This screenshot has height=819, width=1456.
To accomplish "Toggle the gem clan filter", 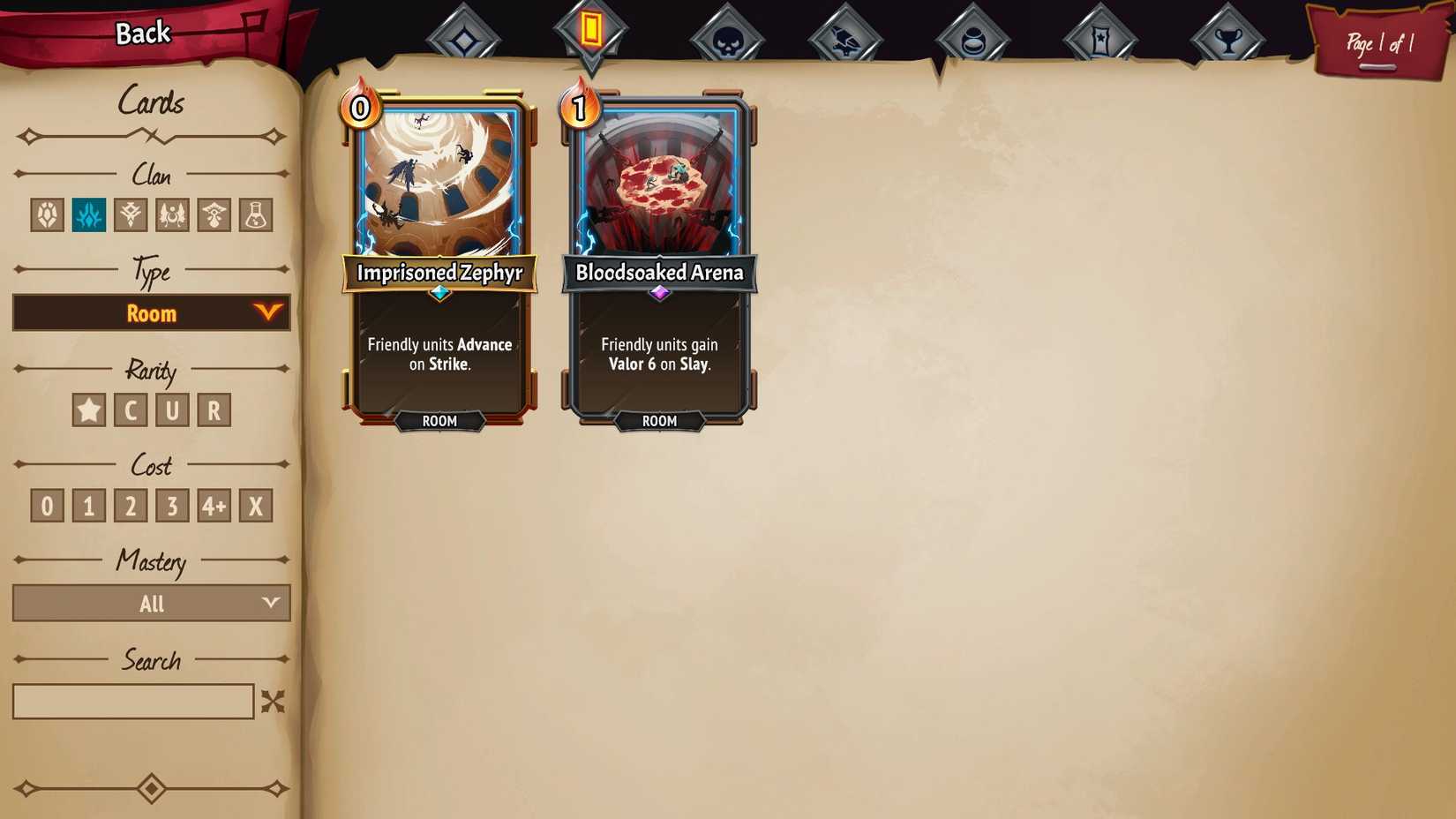I will [47, 214].
